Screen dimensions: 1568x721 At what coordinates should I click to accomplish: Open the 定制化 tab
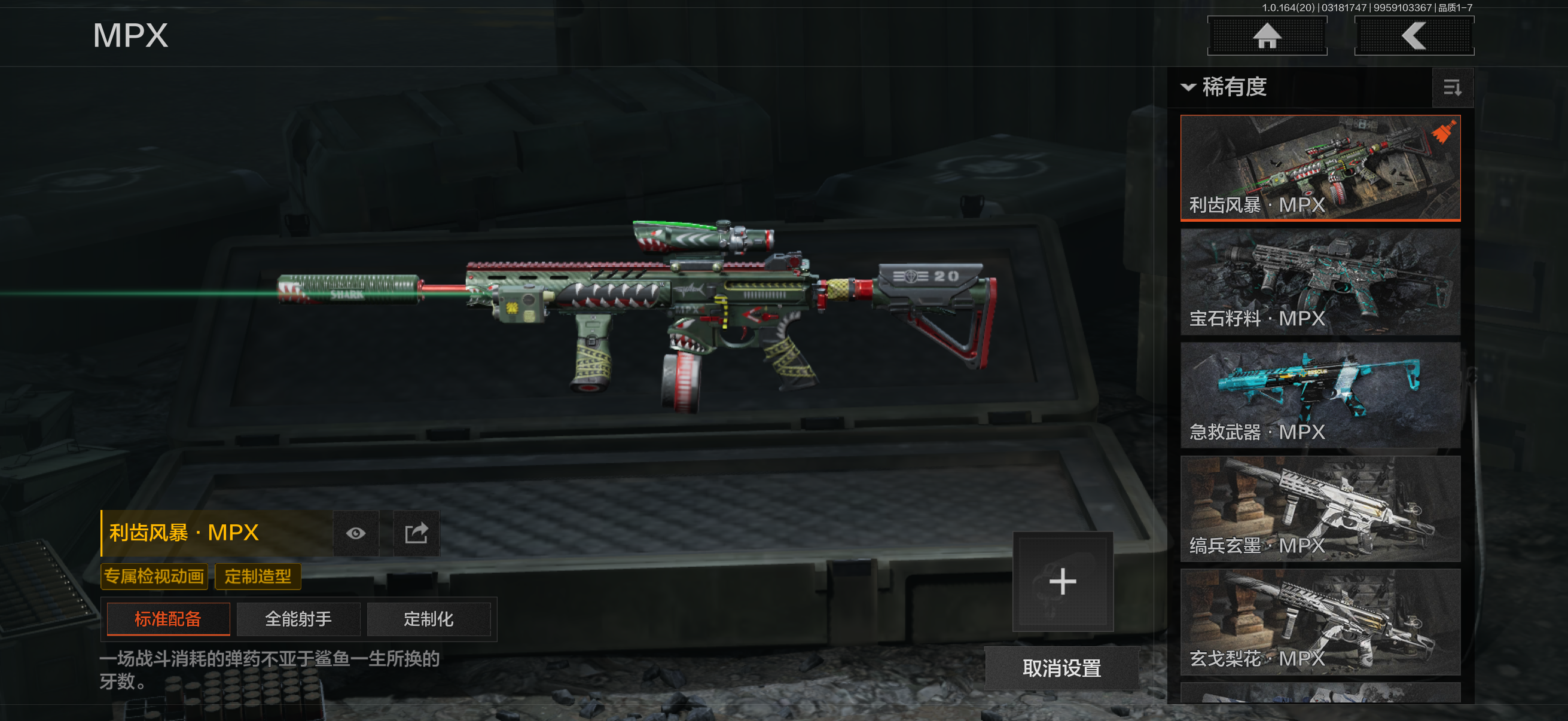coord(429,619)
